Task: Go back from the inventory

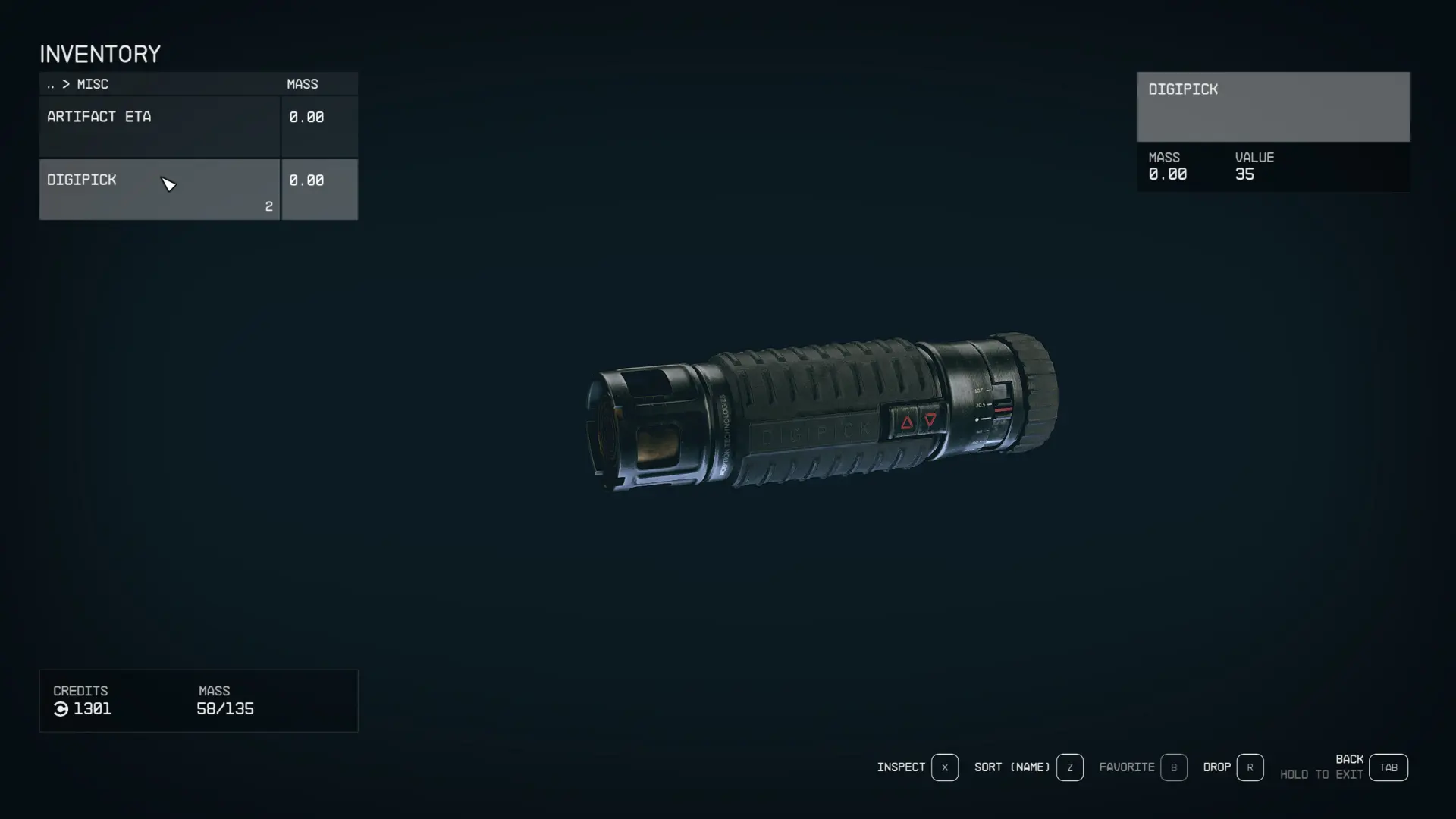Action: pos(1388,767)
